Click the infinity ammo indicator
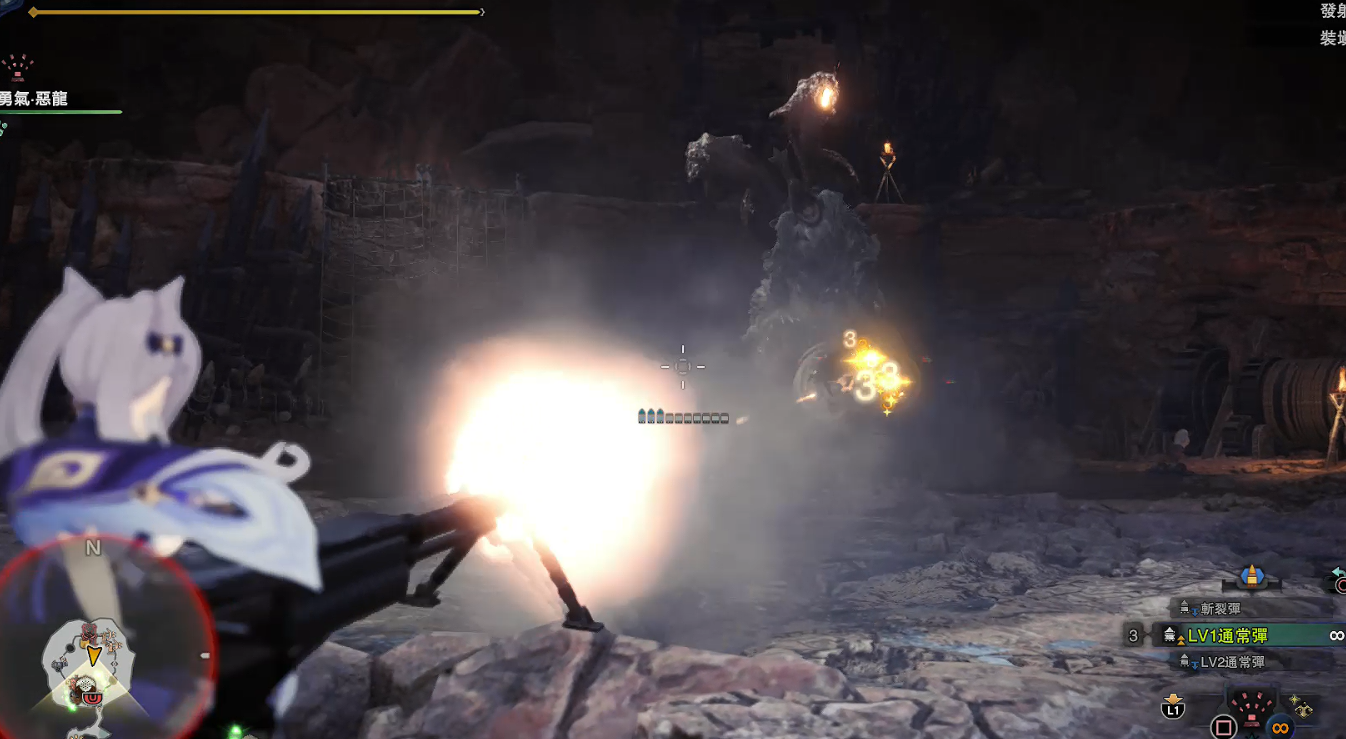Image resolution: width=1346 pixels, height=739 pixels. (1335, 635)
